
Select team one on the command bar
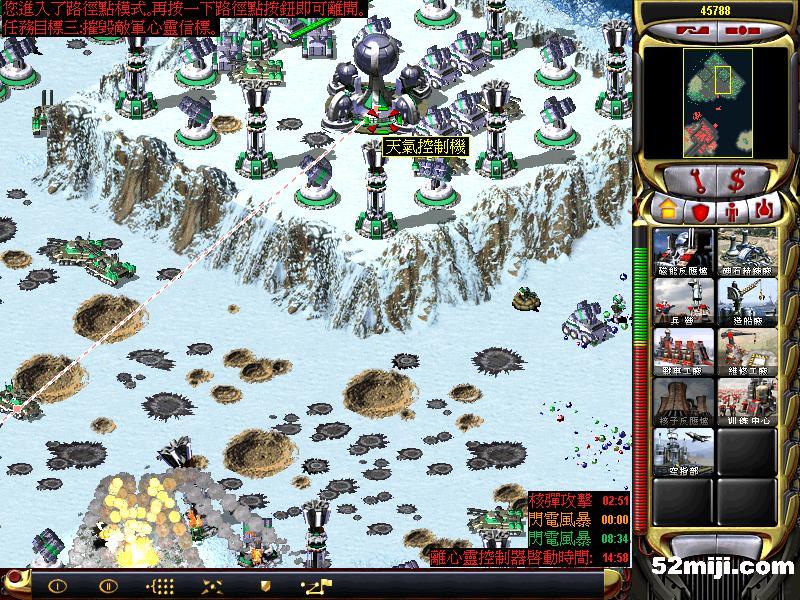tap(57, 585)
